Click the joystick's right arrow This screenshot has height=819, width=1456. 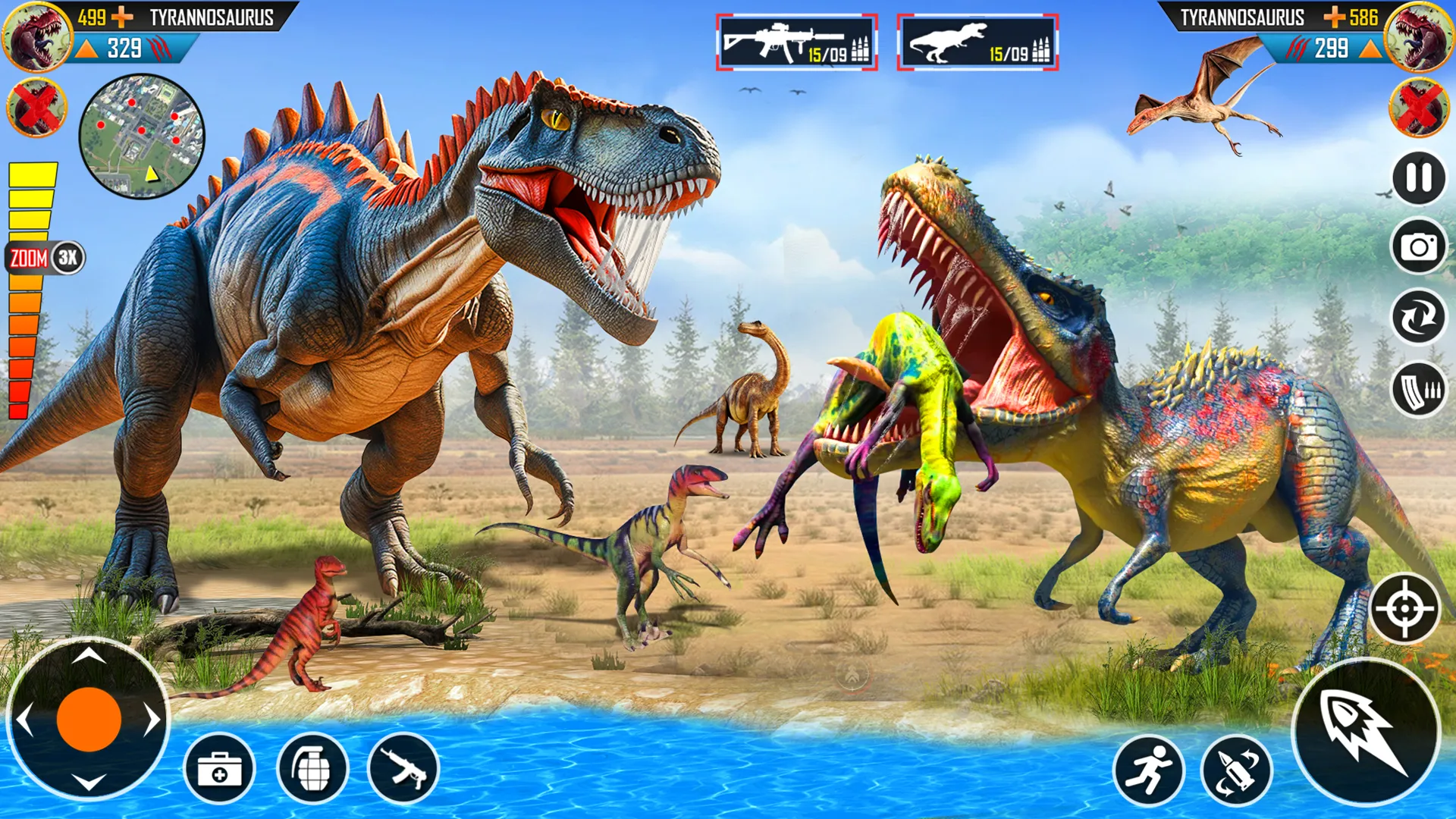tap(152, 720)
